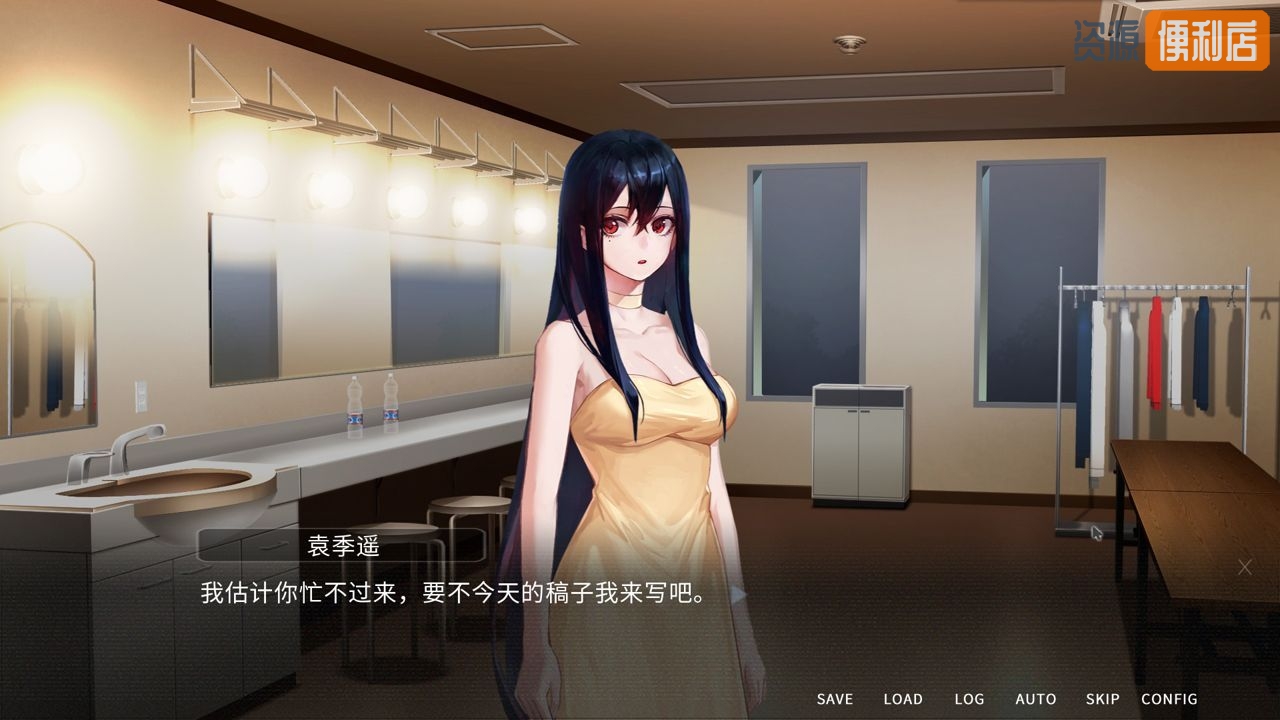1280x720 pixels.
Task: Advance dialogue with the arrow indicator
Action: (738, 594)
